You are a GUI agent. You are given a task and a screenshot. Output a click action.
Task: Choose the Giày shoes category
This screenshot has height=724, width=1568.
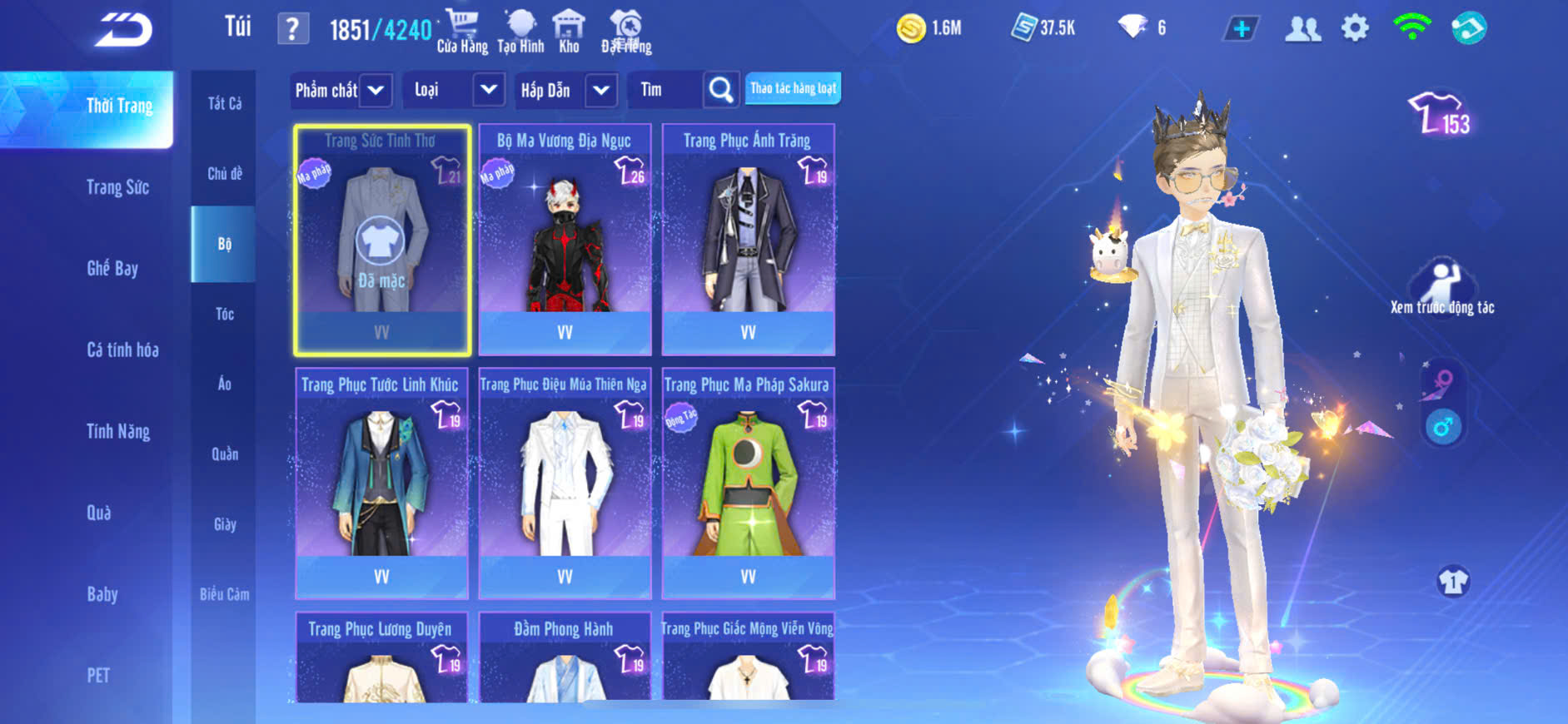coord(224,524)
